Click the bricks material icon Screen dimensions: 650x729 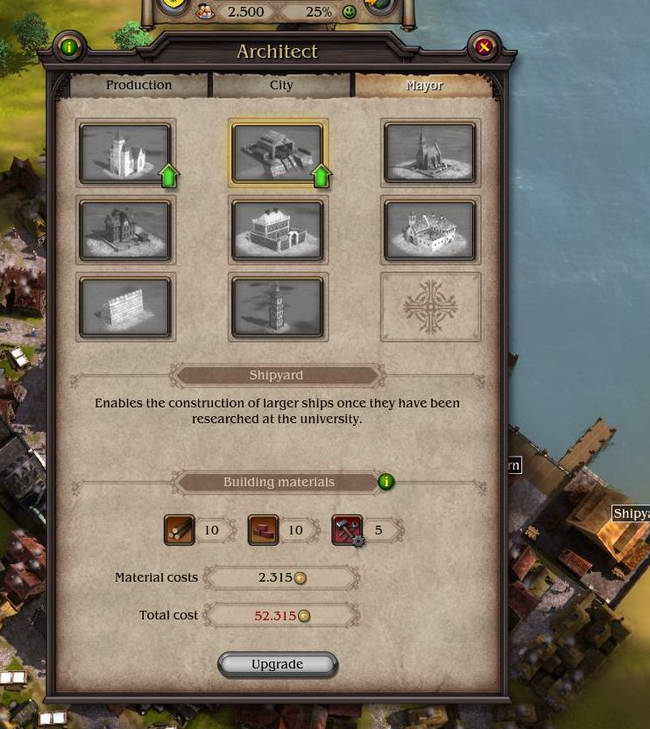[x=263, y=530]
